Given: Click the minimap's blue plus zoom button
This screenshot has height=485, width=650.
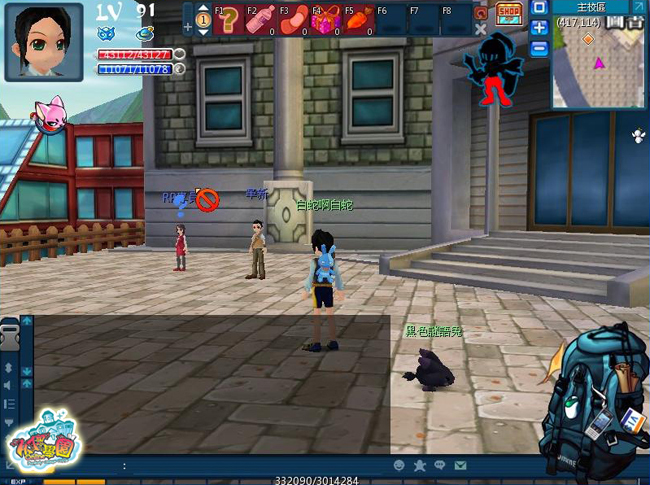Looking at the screenshot, I should pyautogui.click(x=539, y=28).
